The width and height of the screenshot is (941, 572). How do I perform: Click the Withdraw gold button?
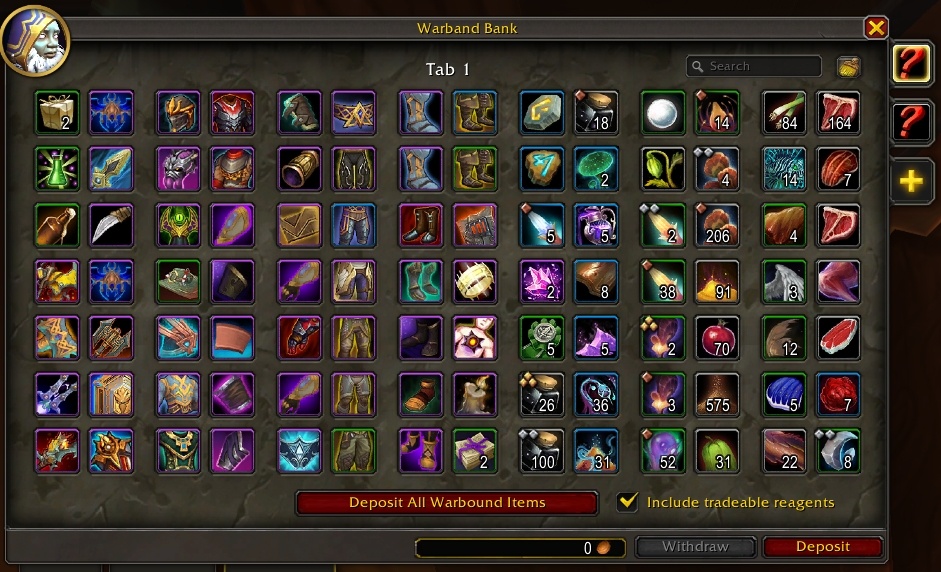[x=695, y=547]
